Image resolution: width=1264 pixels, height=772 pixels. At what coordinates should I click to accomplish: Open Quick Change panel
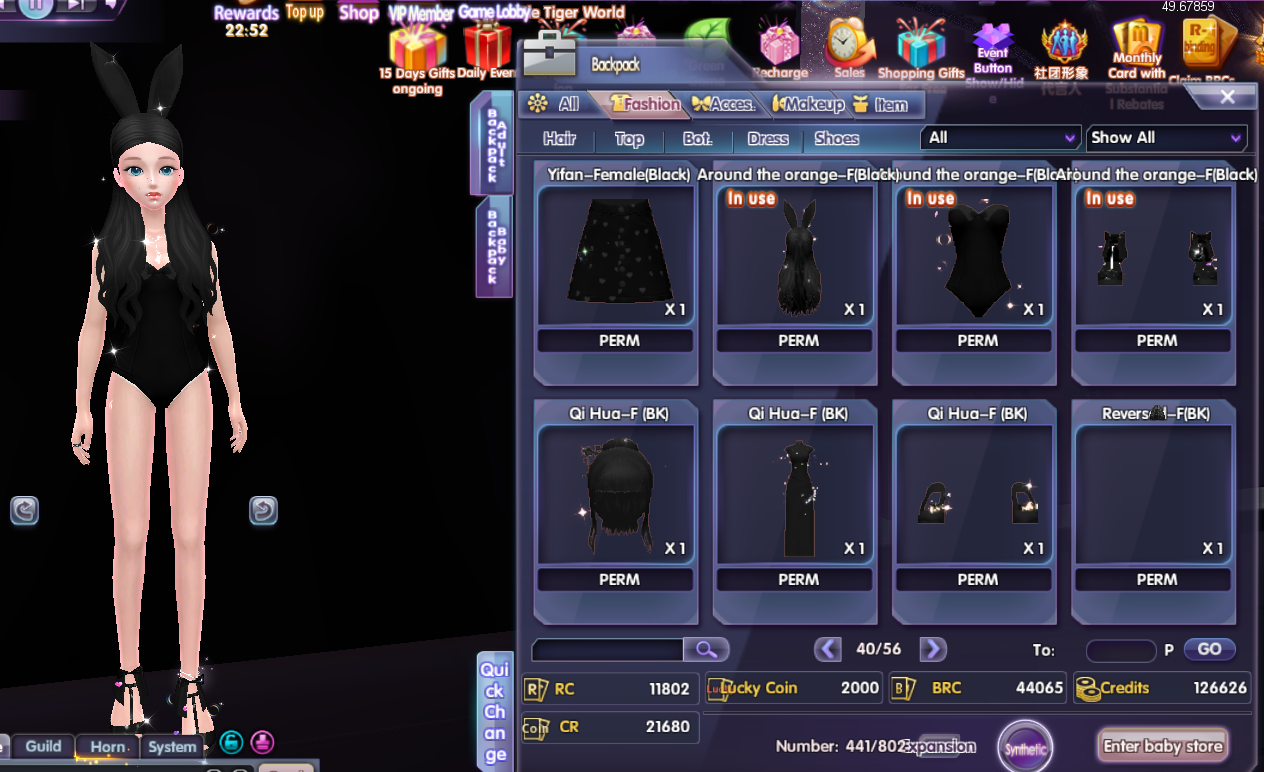point(495,711)
